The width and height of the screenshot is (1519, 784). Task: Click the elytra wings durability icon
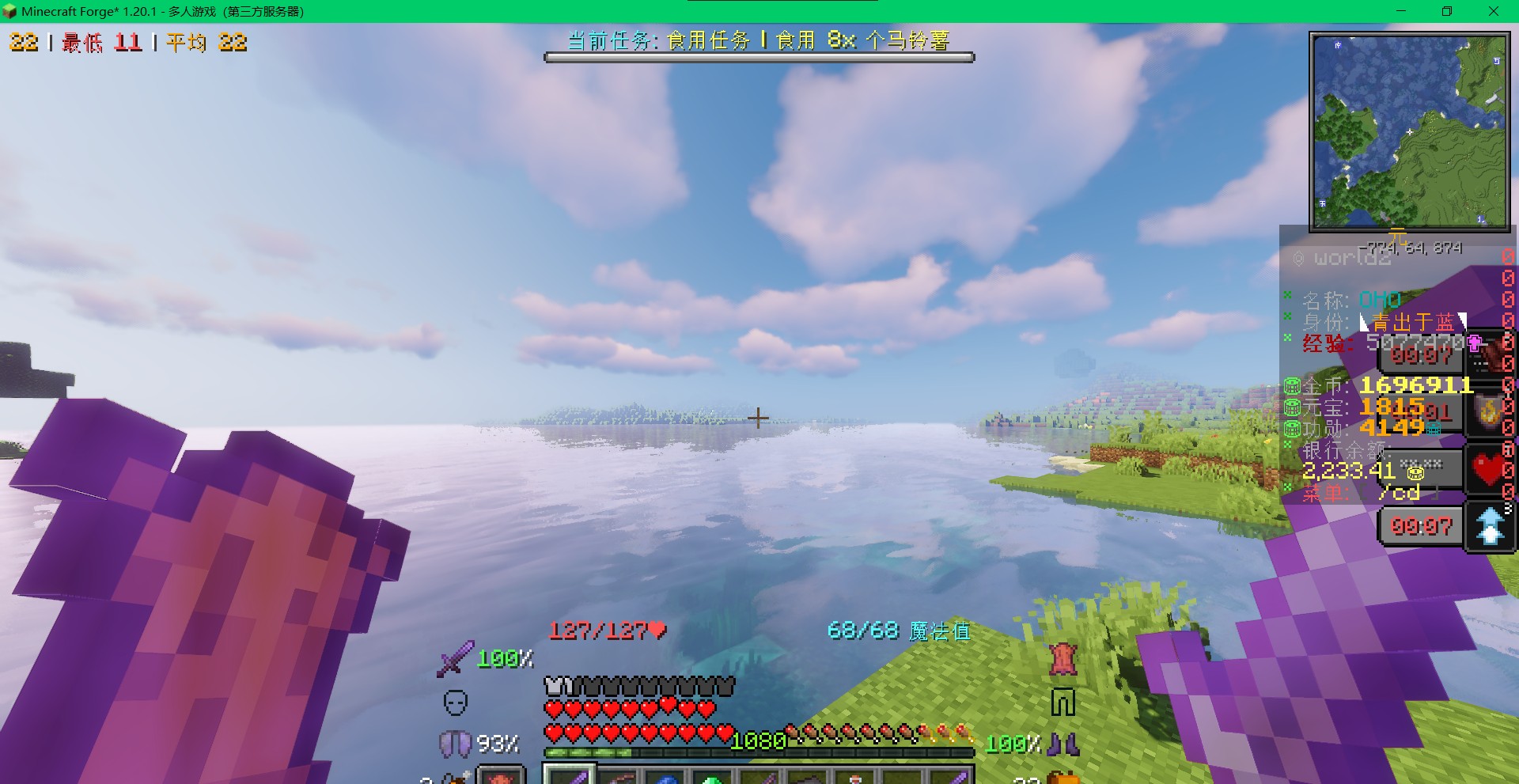click(x=454, y=744)
